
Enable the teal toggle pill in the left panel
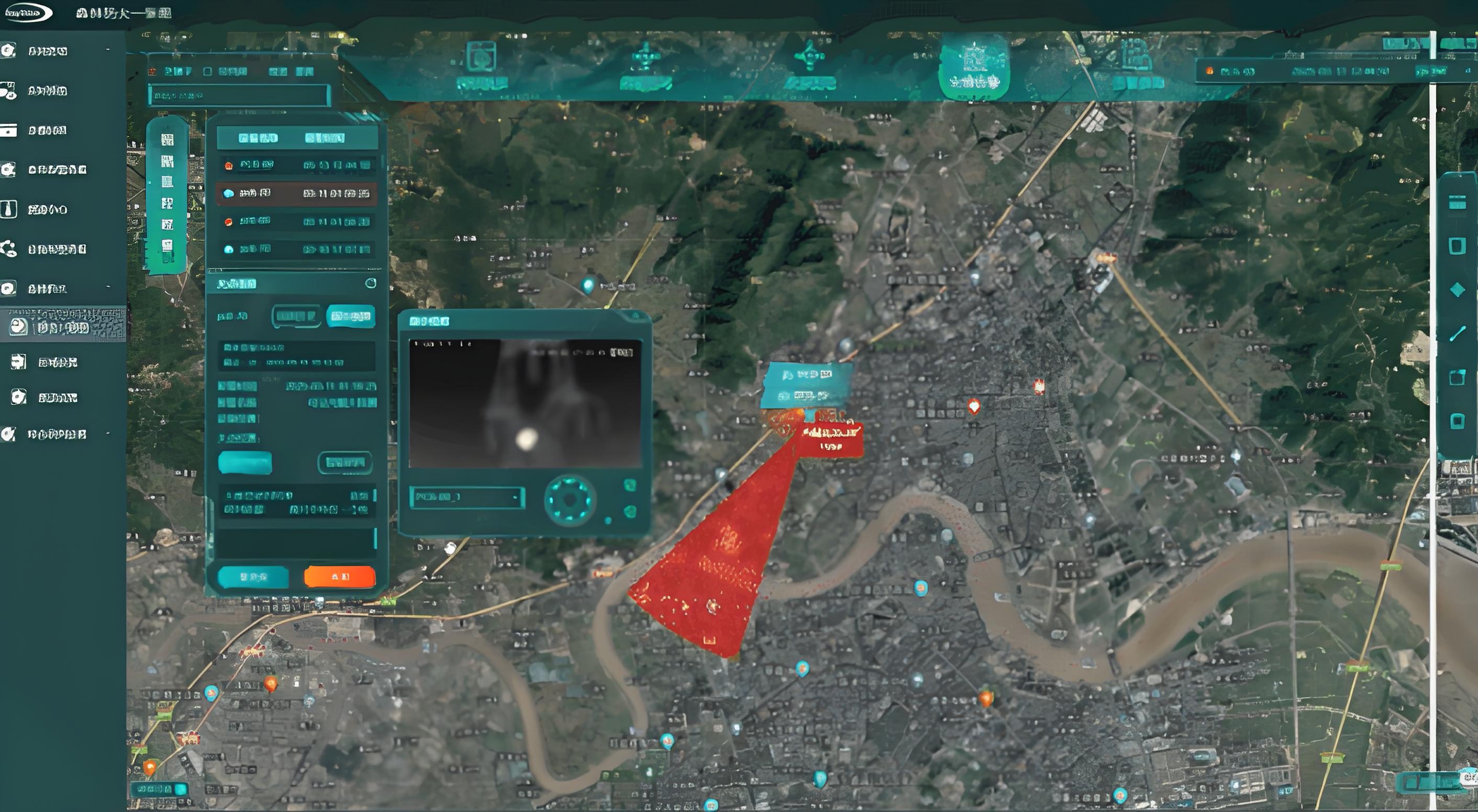coord(245,464)
